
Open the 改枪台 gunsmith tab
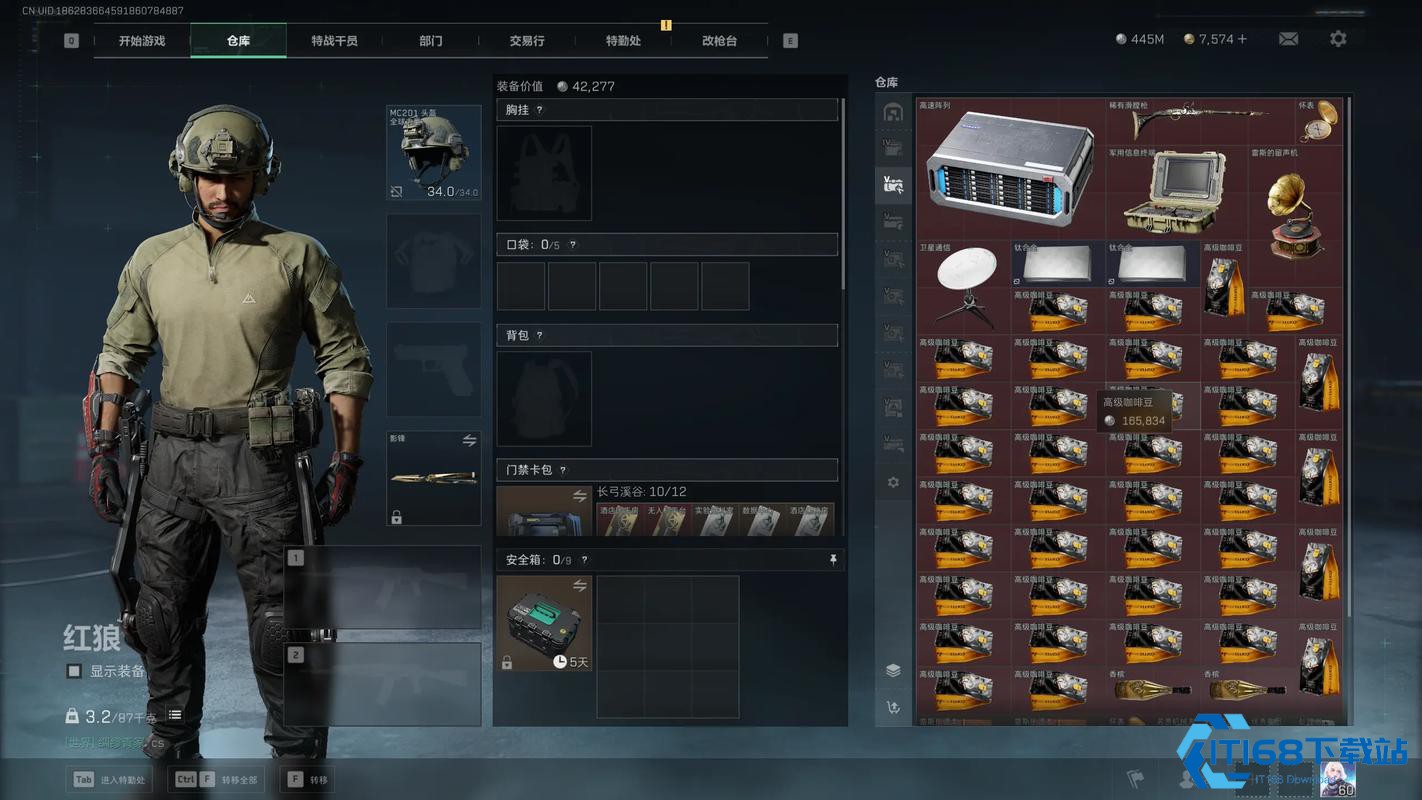(x=719, y=41)
